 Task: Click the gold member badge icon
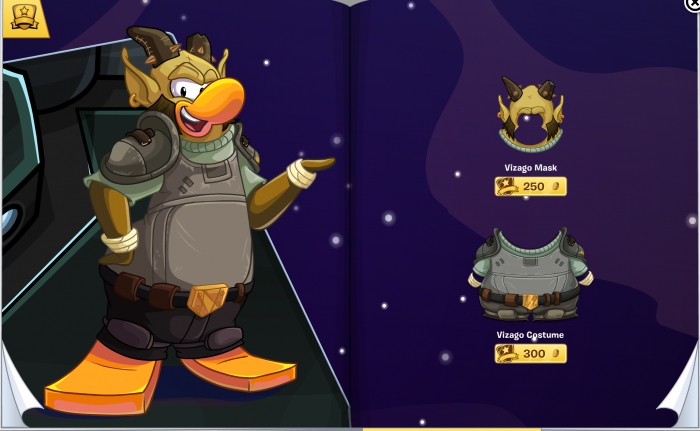tap(22, 17)
